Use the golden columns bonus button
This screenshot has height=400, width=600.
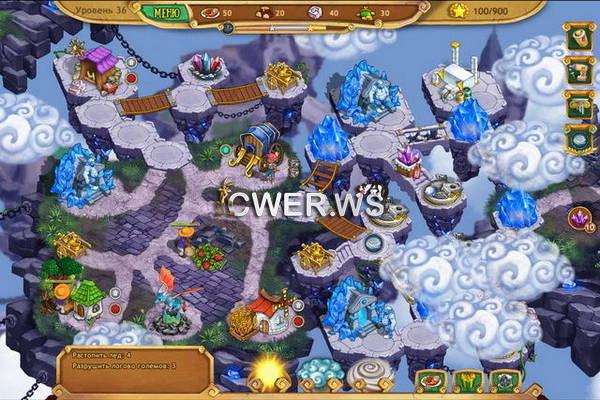click(468, 381)
